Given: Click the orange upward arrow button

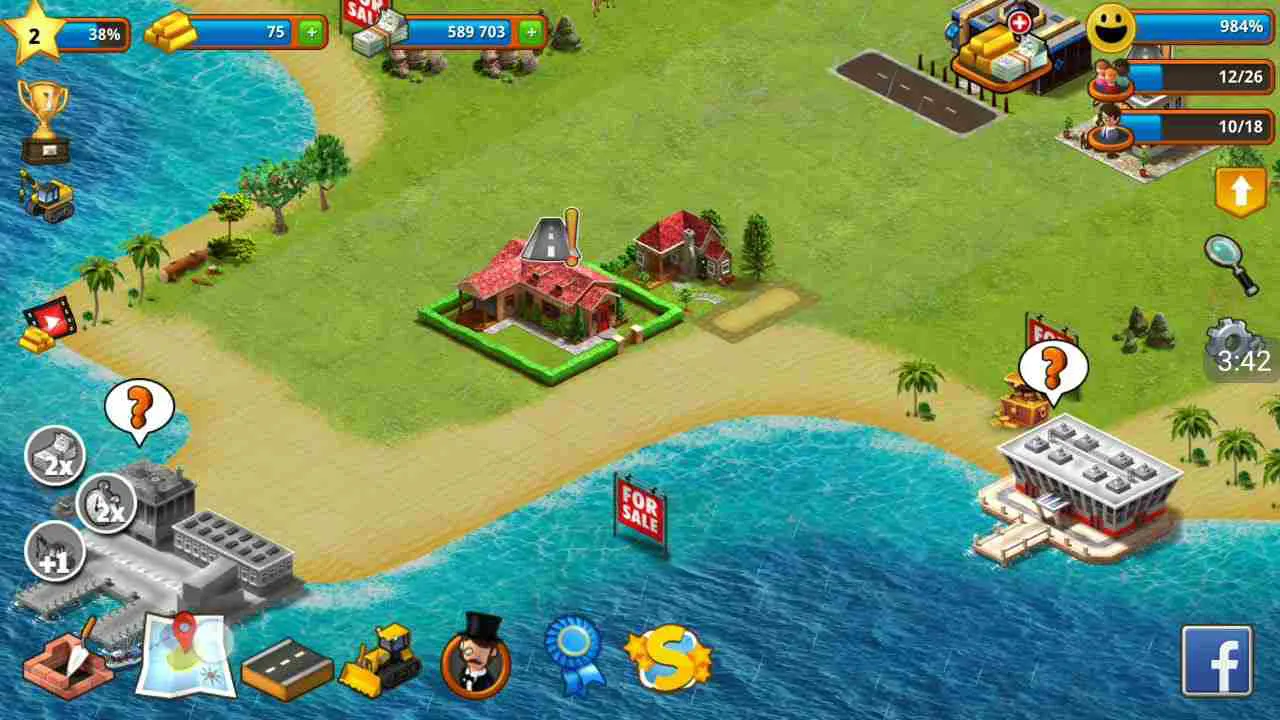Looking at the screenshot, I should pyautogui.click(x=1240, y=190).
